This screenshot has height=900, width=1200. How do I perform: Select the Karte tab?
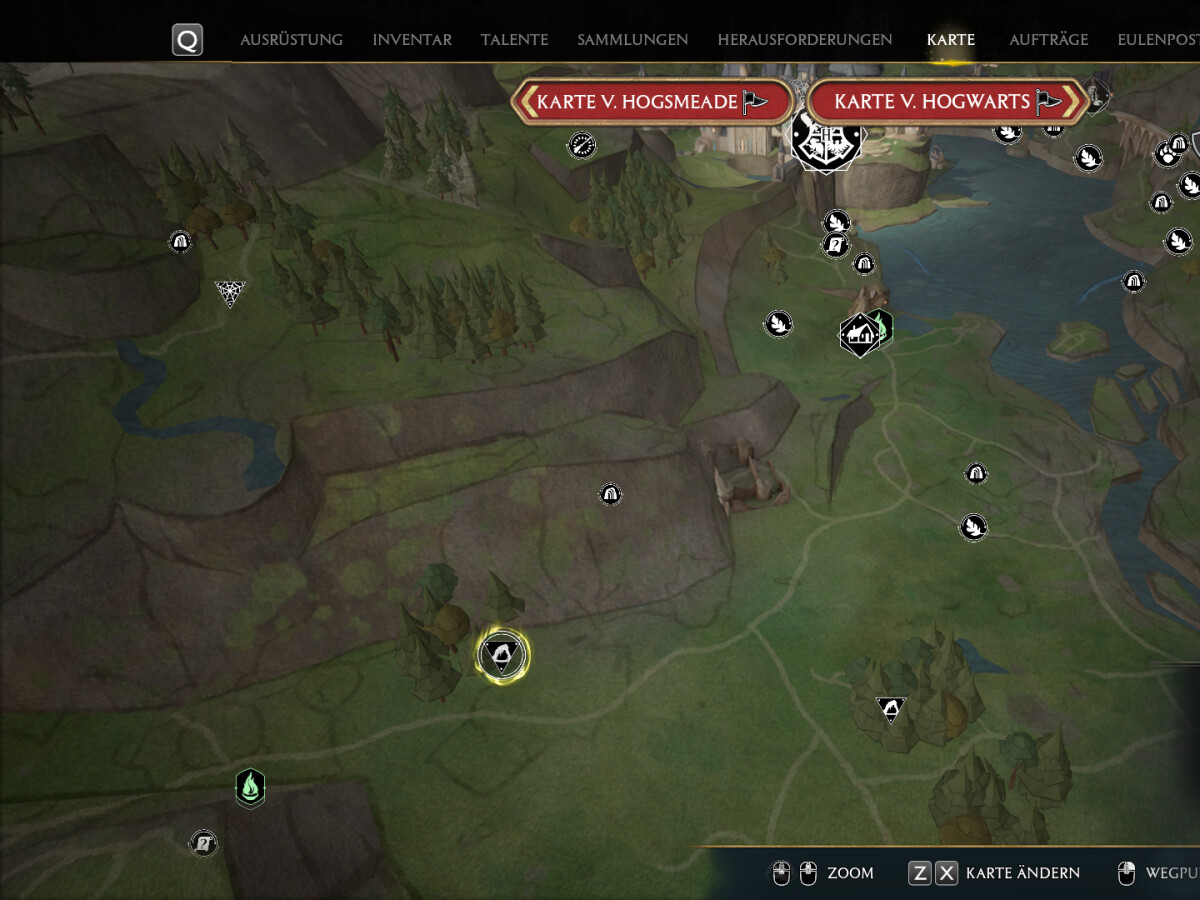coord(950,40)
